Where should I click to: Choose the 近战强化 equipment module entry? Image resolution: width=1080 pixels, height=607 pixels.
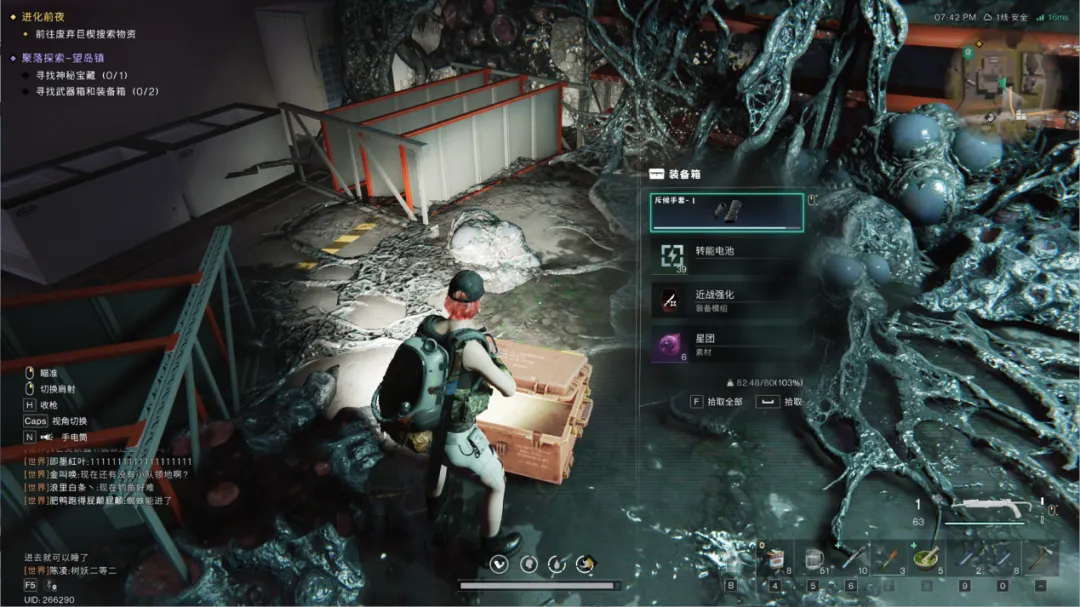click(726, 299)
